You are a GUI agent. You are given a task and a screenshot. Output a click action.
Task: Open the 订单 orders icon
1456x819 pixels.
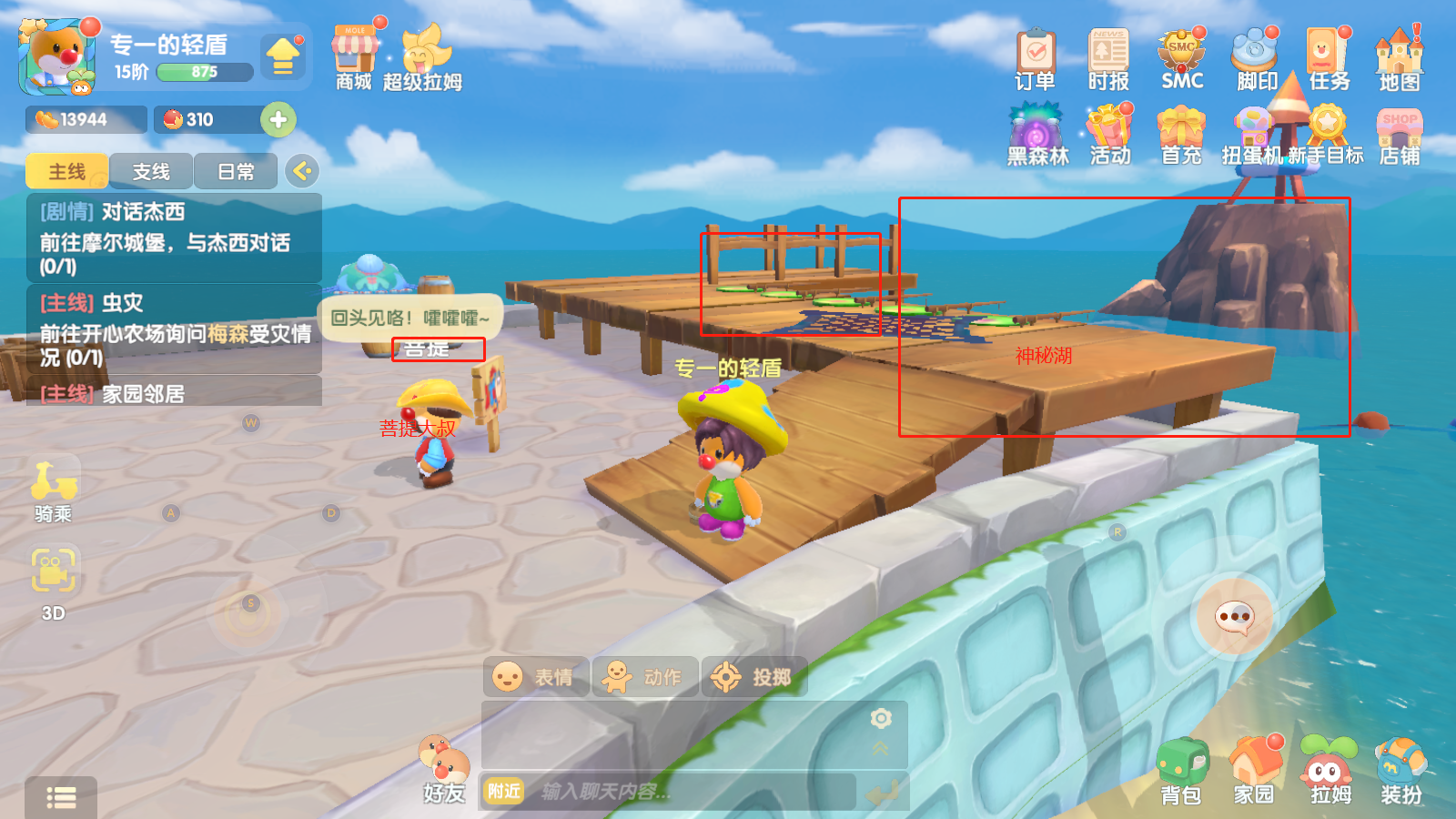[x=1035, y=56]
